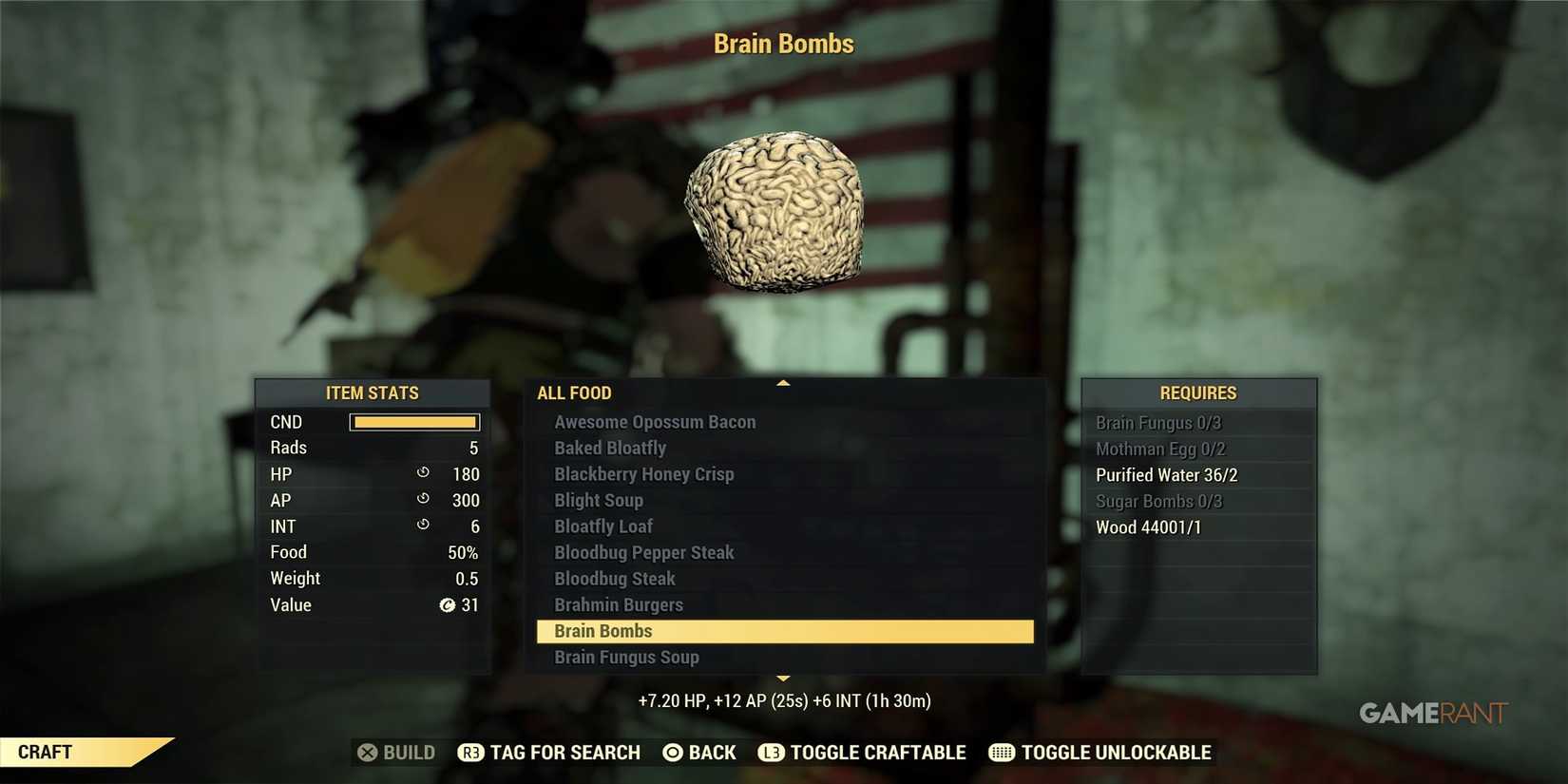
Task: Click the X build icon
Action: pyautogui.click(x=370, y=752)
